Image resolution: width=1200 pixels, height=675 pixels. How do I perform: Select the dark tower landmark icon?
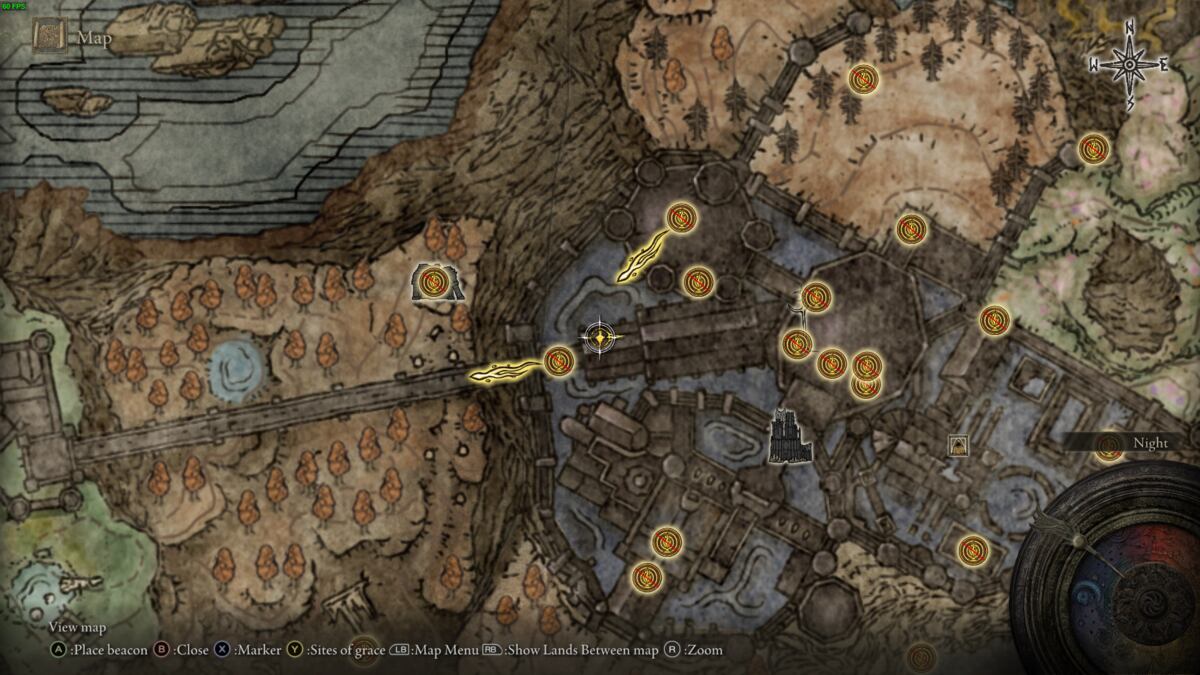tap(790, 438)
